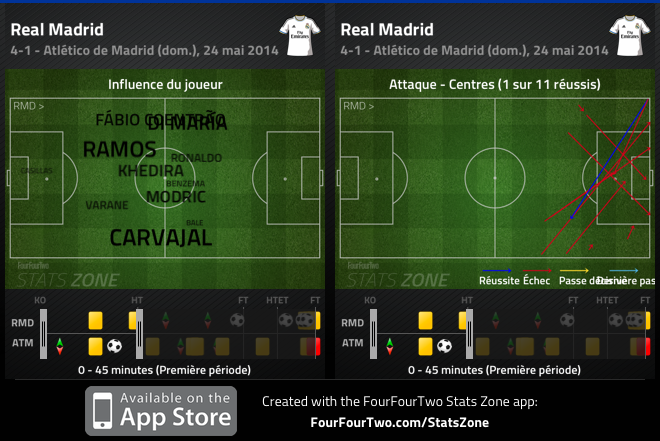Choose VARANE on the influence pitch
Screen dimensions: 660x441
[x=107, y=205]
